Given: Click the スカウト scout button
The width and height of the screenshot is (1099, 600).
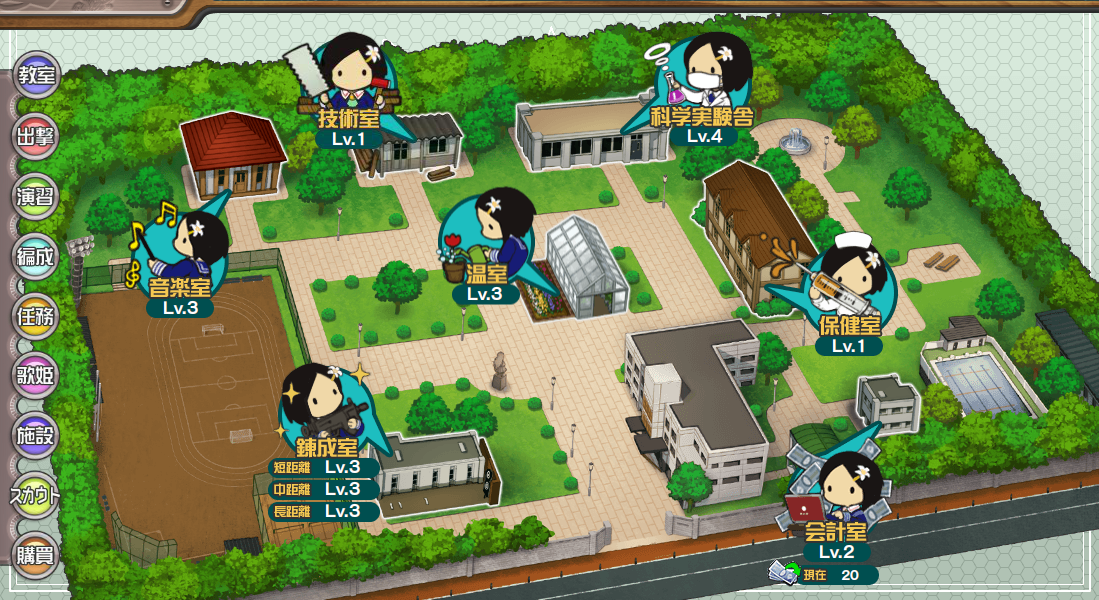Looking at the screenshot, I should click(37, 496).
